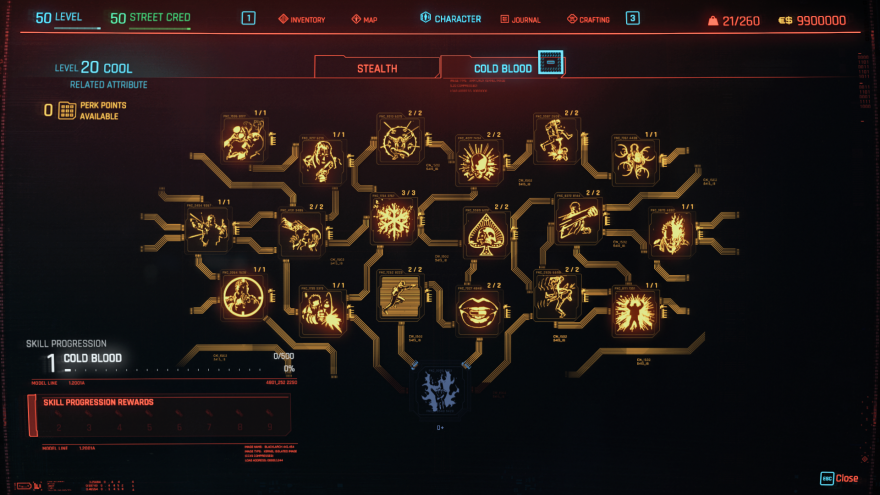
Task: Open the Inventory menu
Action: point(301,19)
